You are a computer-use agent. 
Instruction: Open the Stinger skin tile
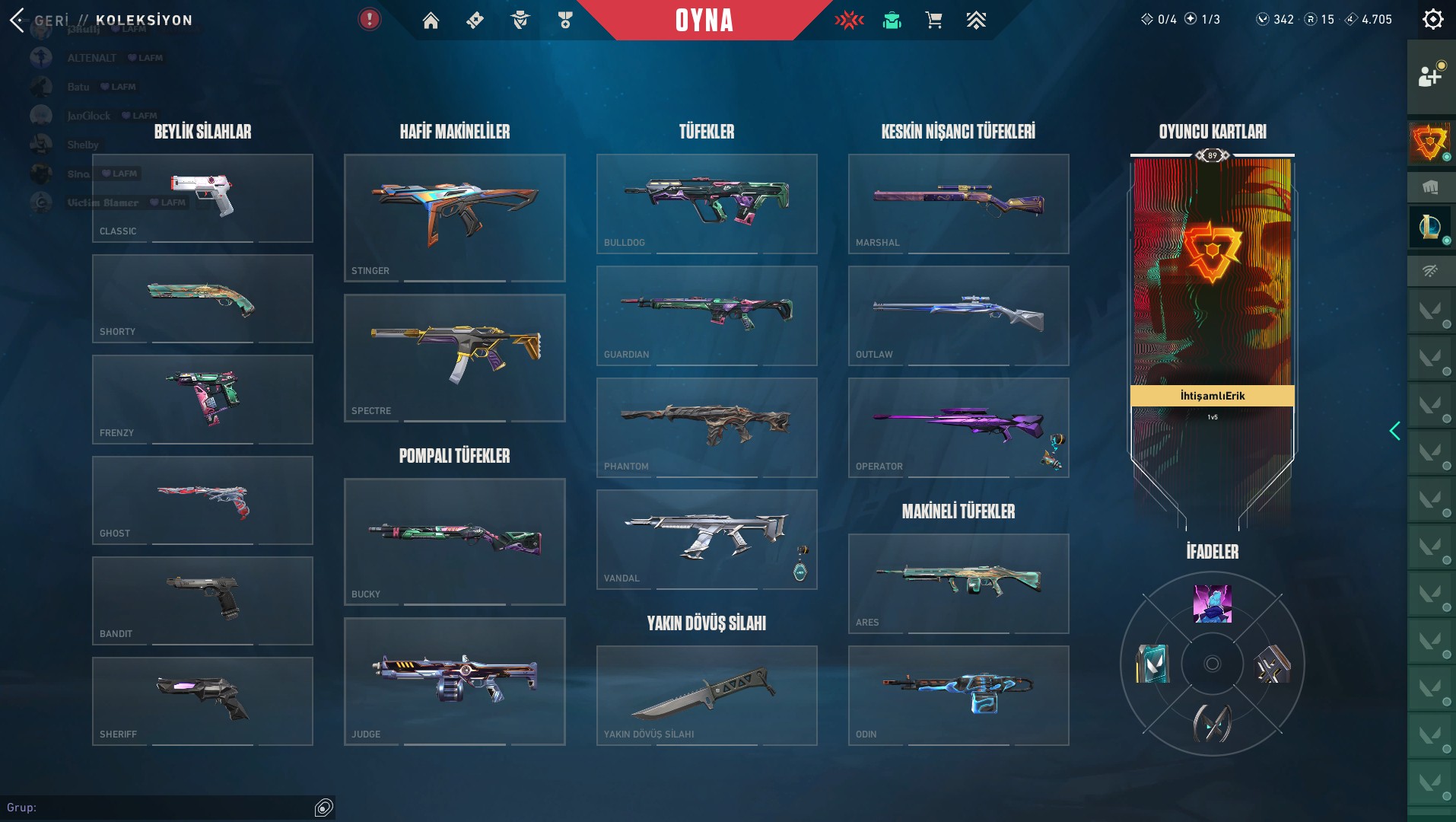click(x=454, y=218)
